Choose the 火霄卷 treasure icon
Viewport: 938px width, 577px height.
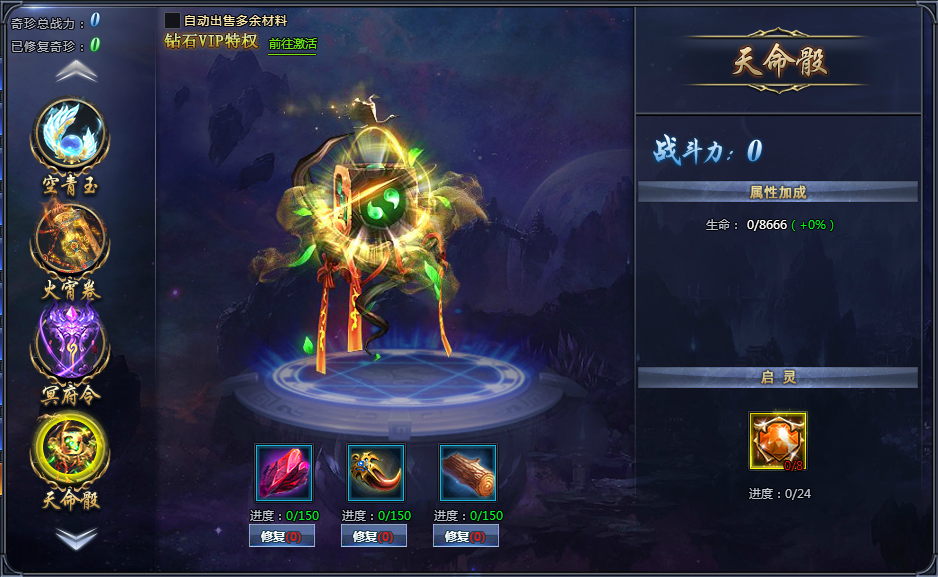70,241
